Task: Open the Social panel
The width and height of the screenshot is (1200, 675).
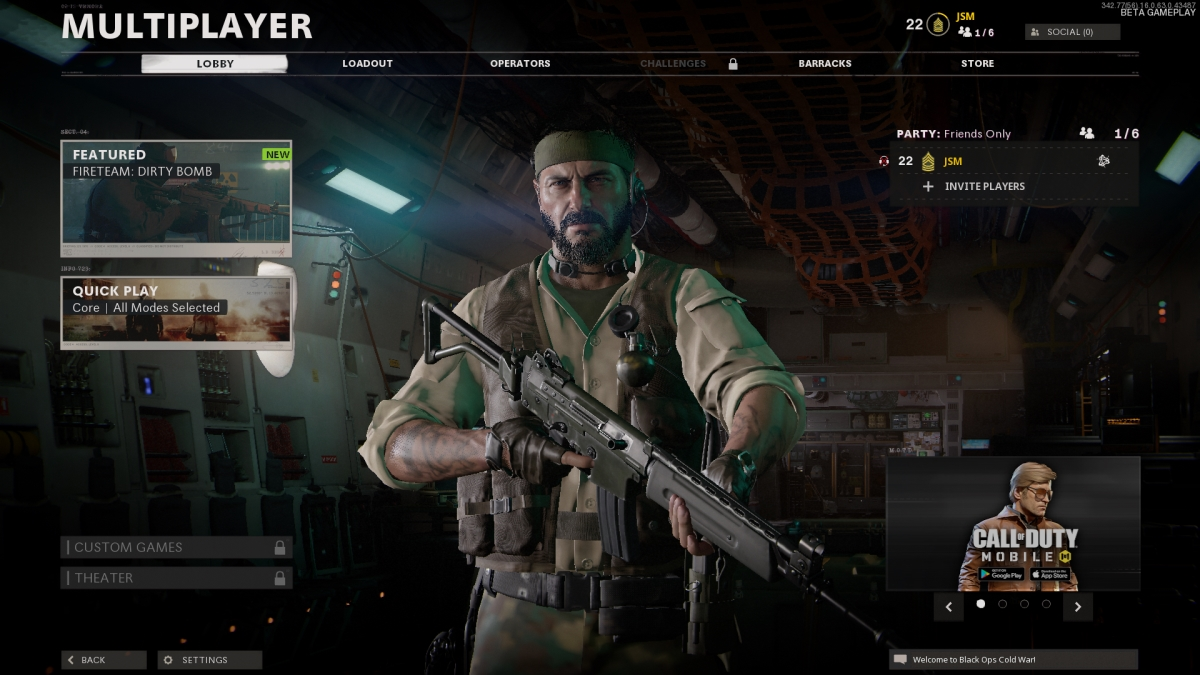Action: 1072,32
